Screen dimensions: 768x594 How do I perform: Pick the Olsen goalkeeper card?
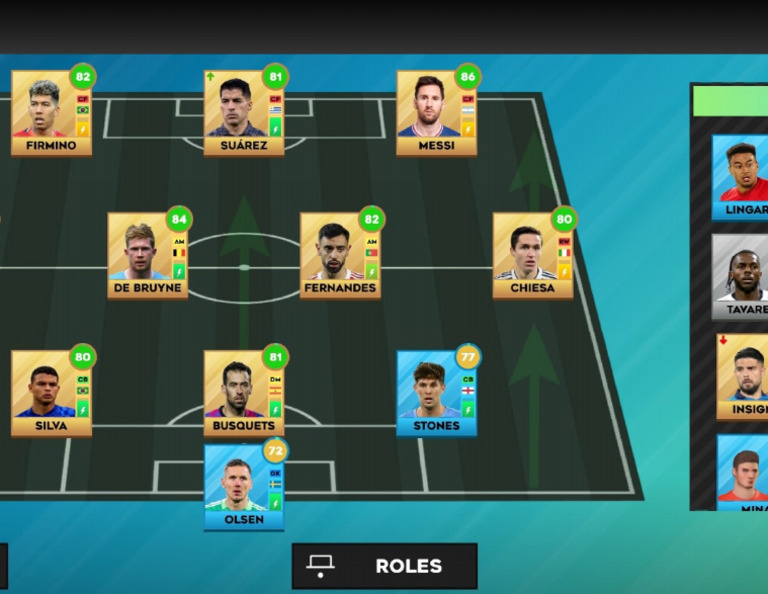click(x=244, y=487)
